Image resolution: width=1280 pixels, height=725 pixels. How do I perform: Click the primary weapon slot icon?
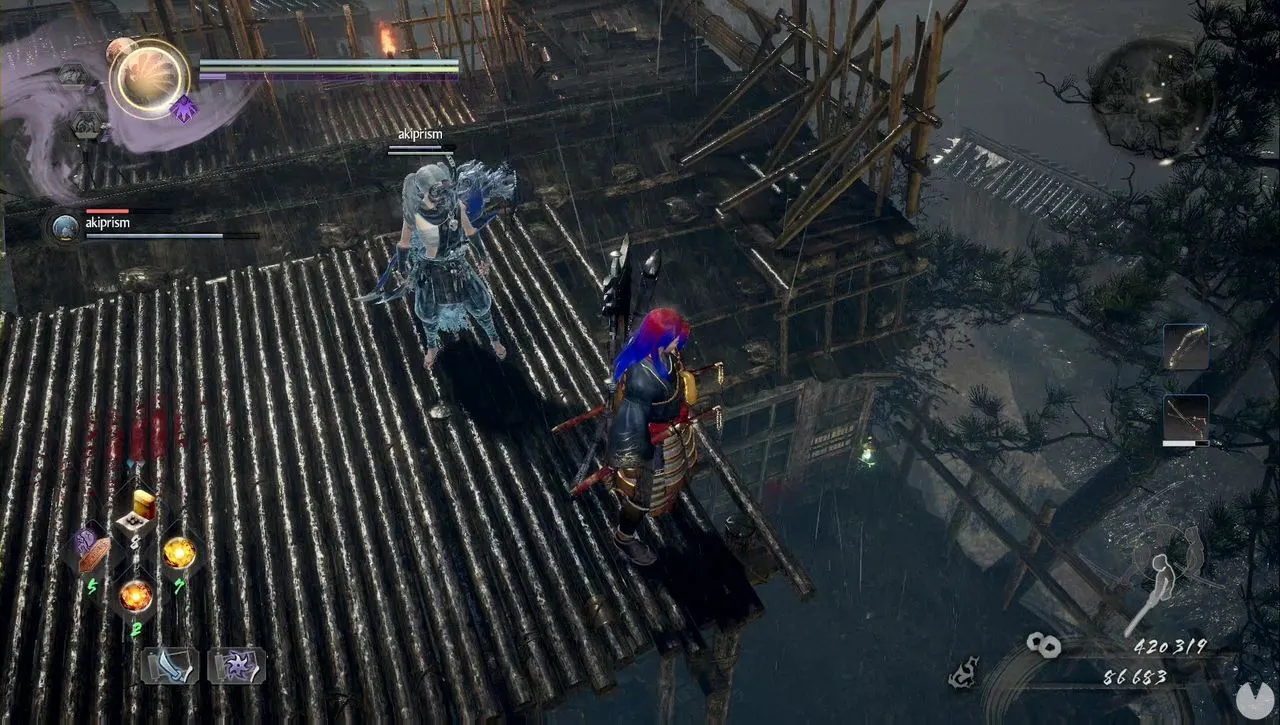[x=1186, y=346]
